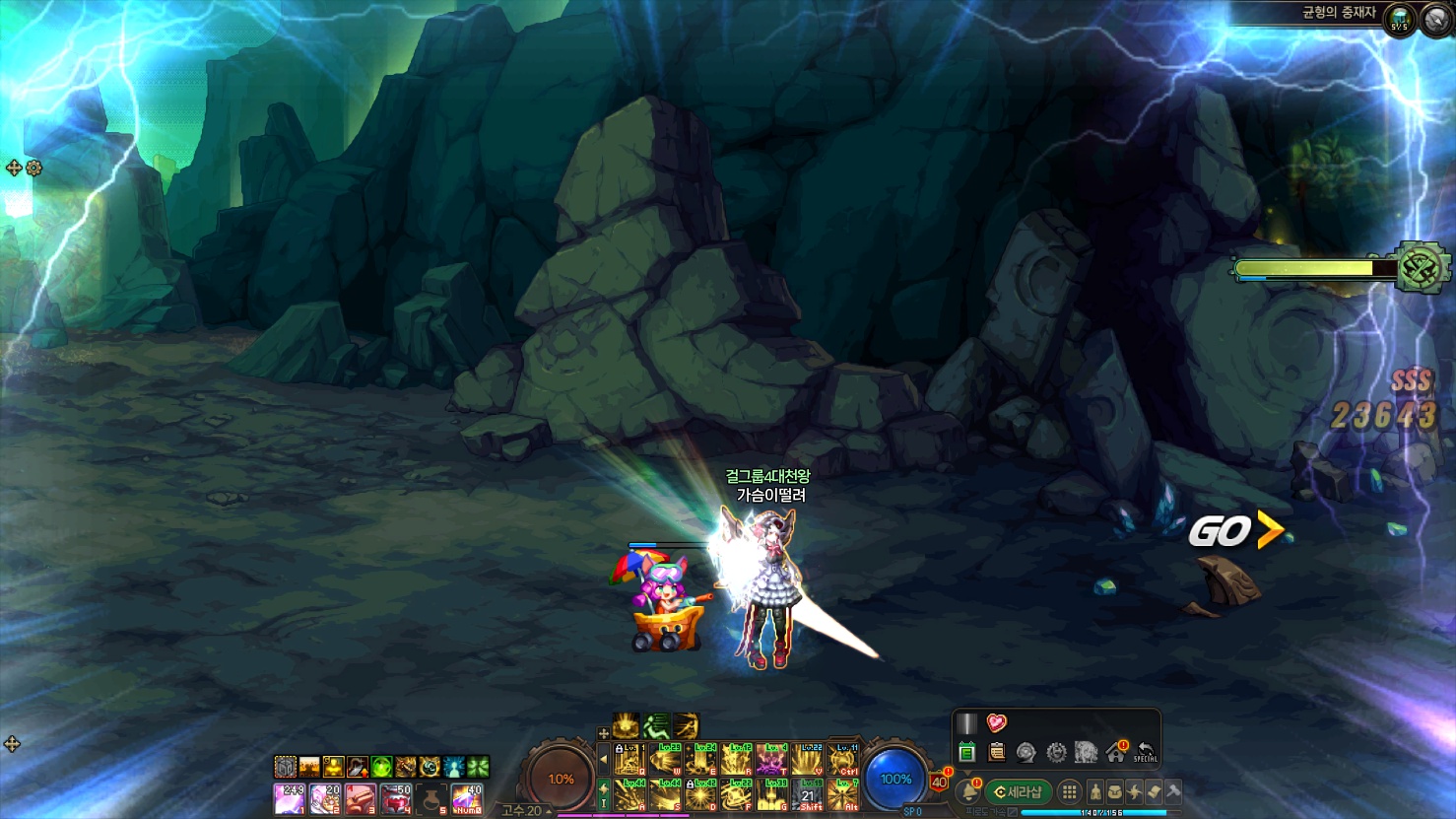Open the nine-dot grid menu button
The height and width of the screenshot is (819, 1456).
tap(1069, 791)
